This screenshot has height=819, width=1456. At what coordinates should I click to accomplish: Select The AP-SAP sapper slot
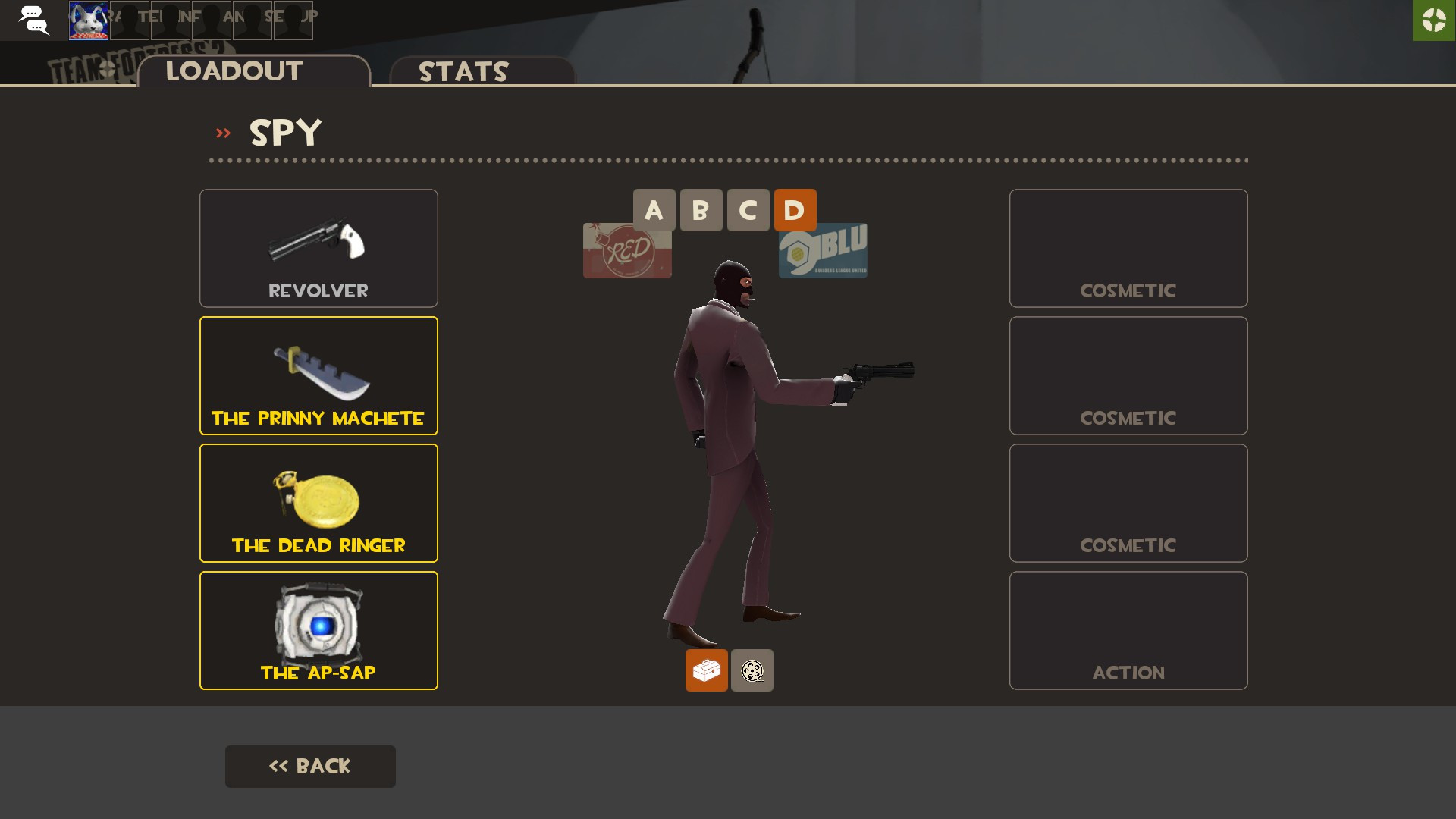point(318,629)
